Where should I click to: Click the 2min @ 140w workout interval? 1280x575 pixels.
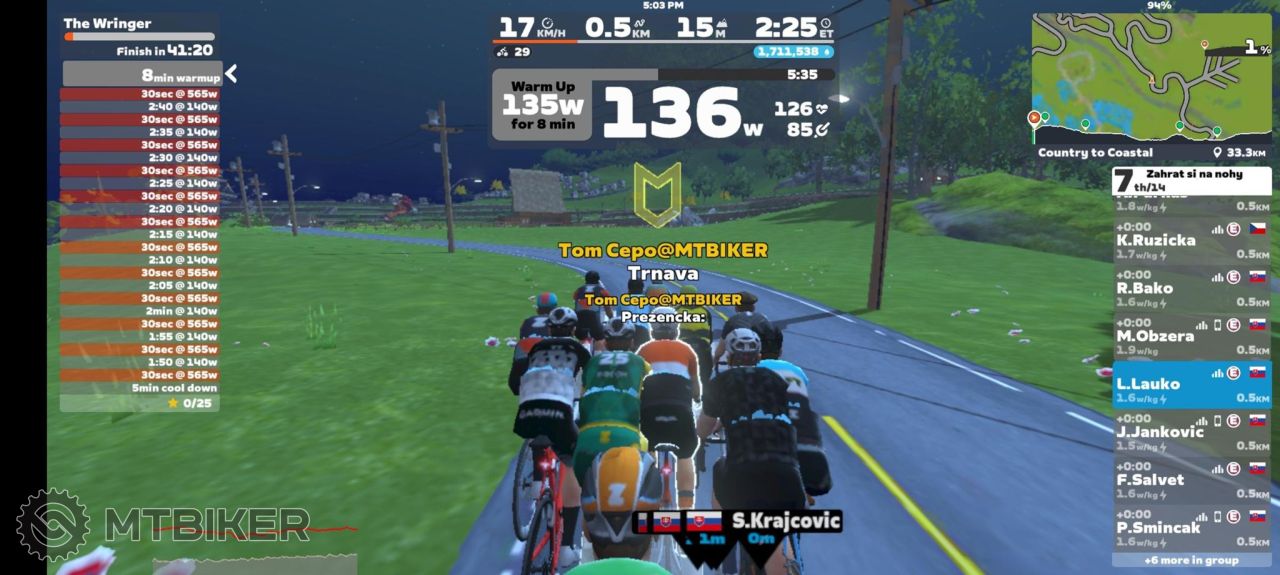[141, 311]
